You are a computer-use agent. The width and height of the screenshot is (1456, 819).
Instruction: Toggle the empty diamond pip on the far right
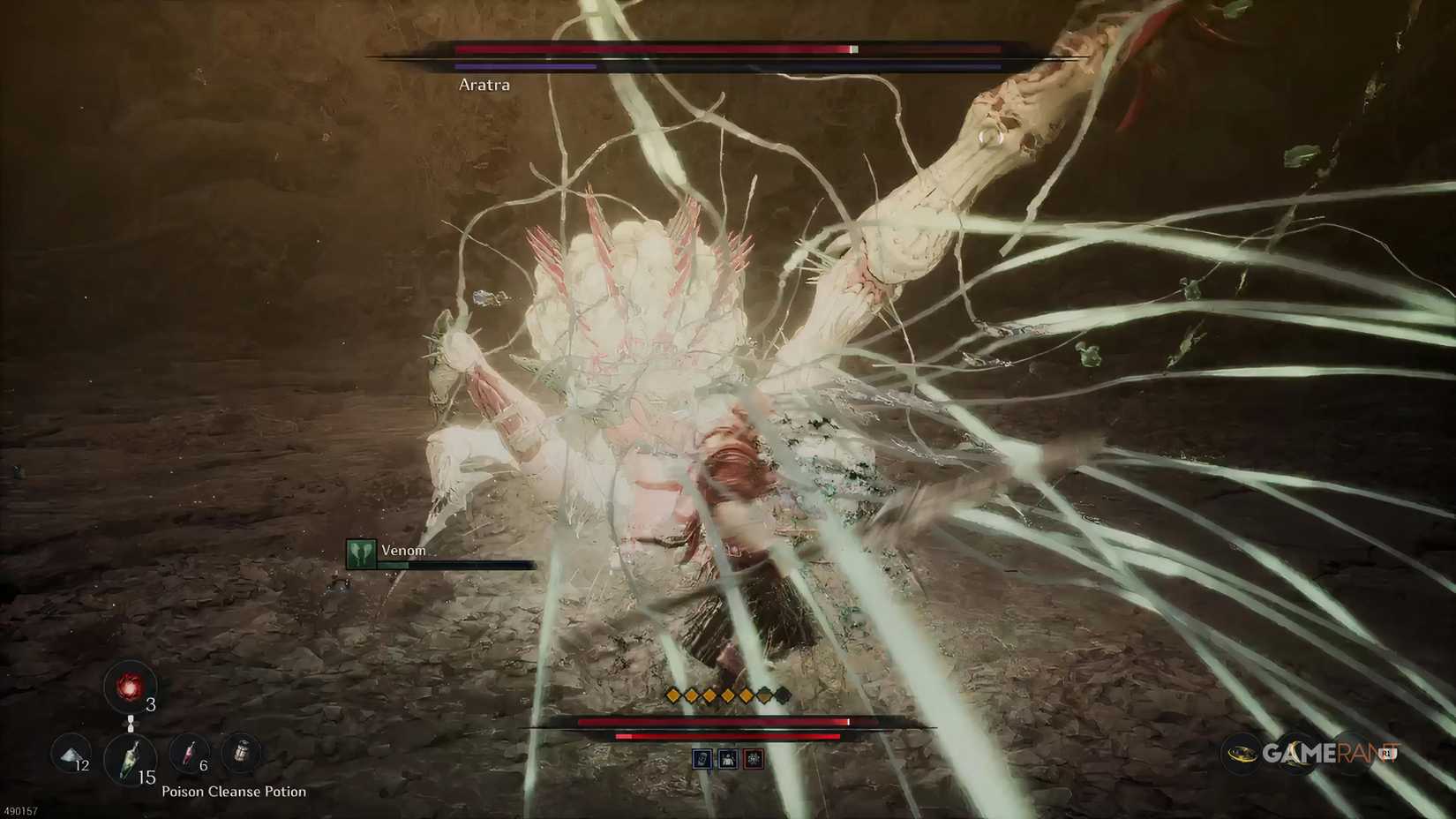click(782, 697)
